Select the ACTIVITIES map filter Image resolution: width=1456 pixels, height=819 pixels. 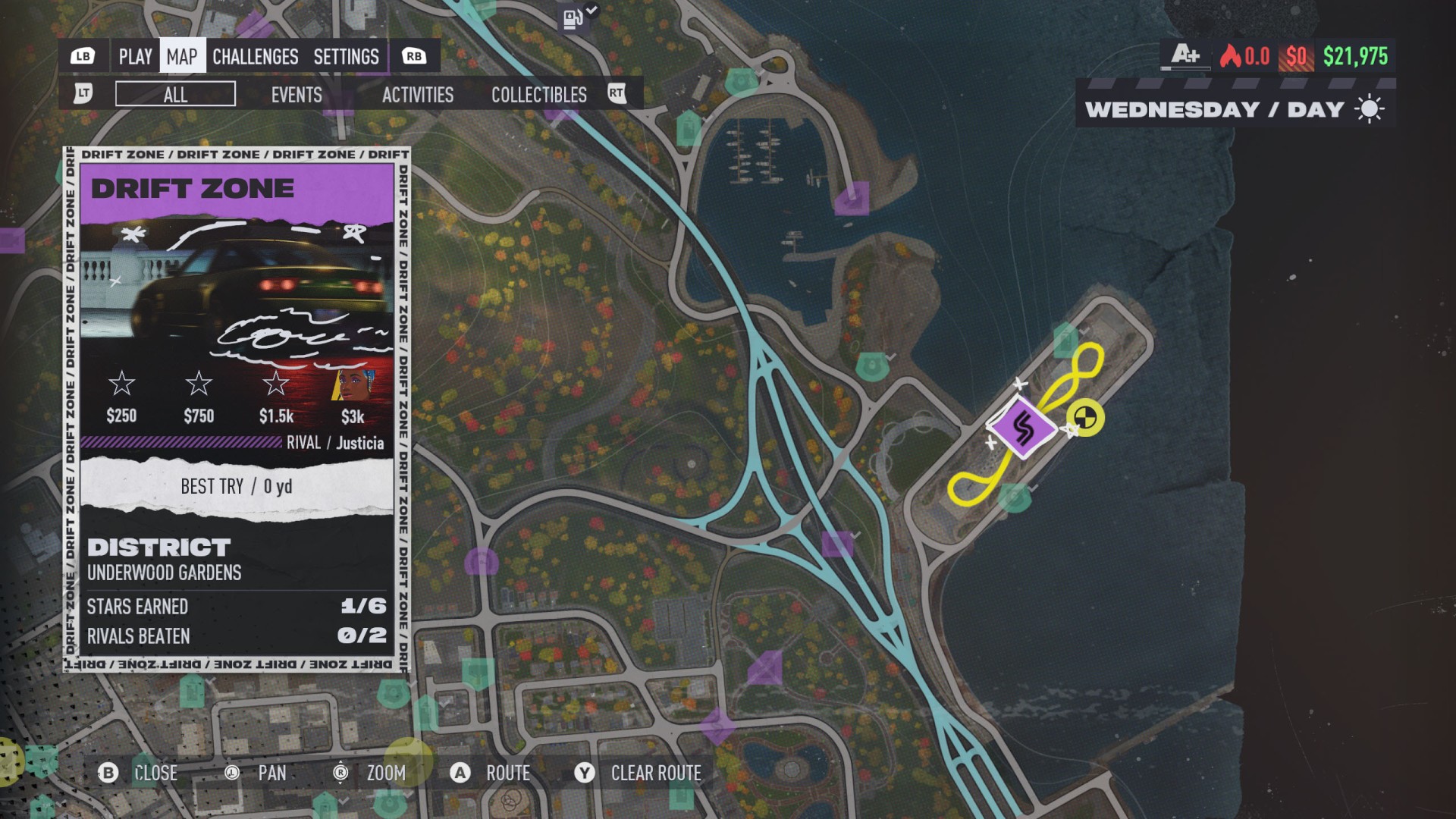click(x=417, y=95)
